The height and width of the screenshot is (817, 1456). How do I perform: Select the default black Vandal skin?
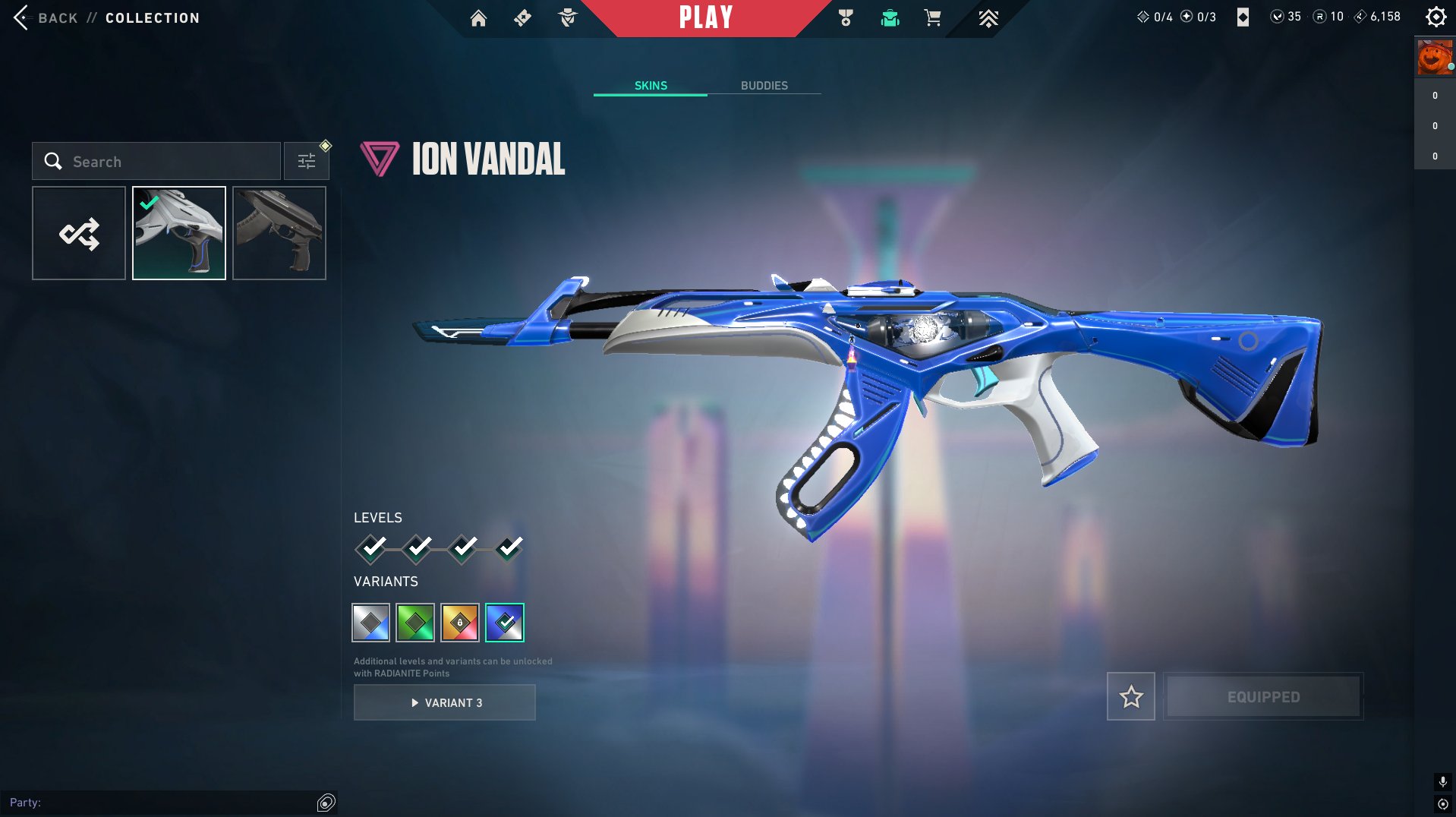279,233
